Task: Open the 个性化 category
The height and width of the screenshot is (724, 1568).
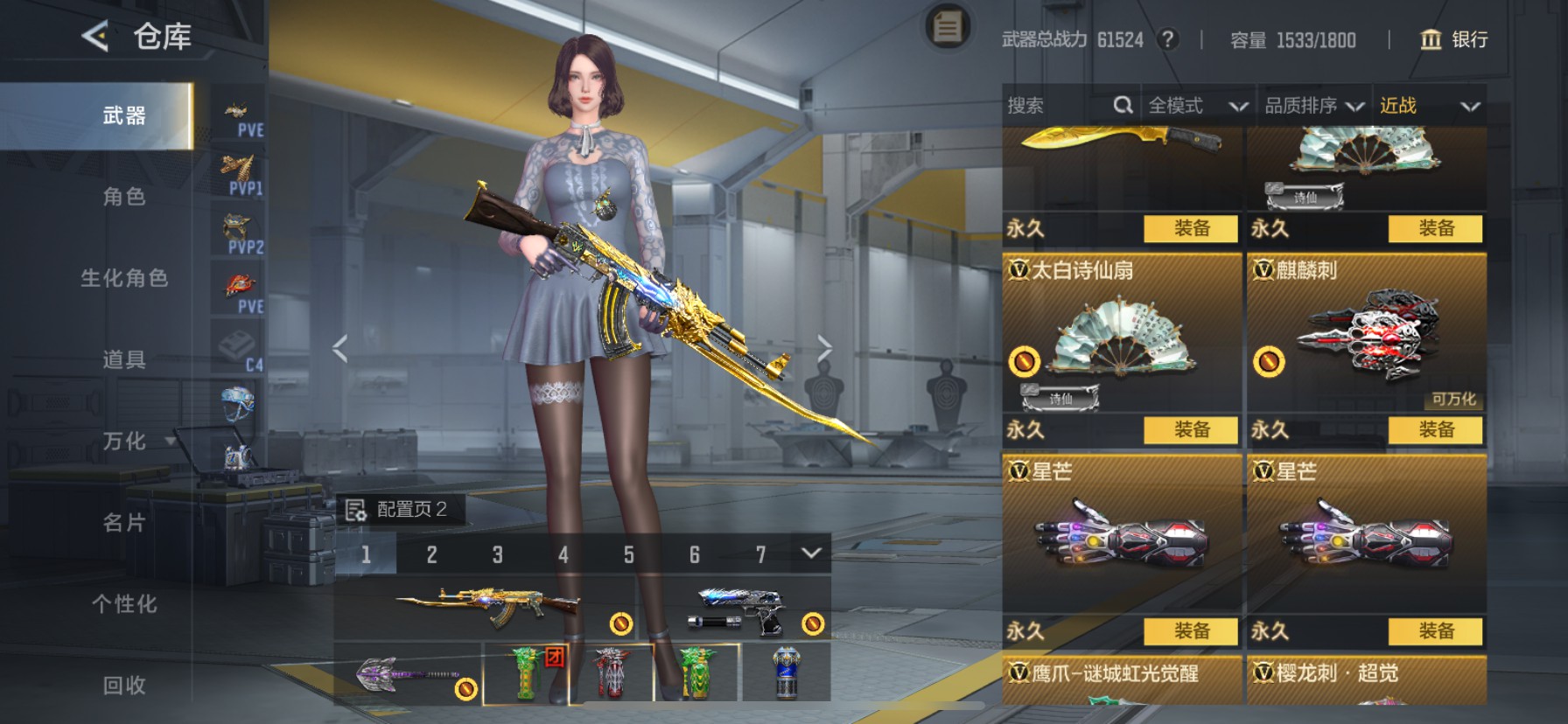Action: (124, 604)
